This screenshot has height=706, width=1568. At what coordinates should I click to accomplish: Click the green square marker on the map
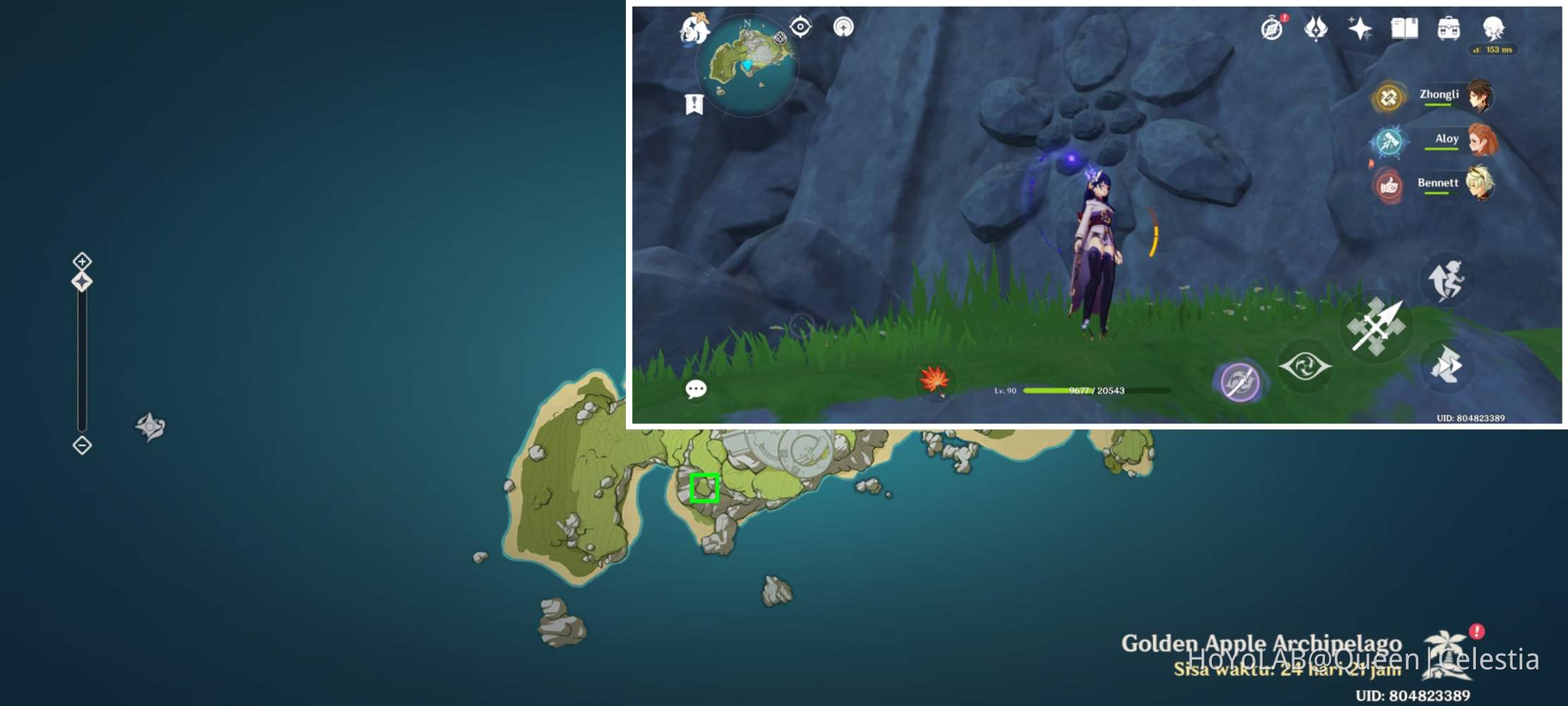click(x=706, y=486)
